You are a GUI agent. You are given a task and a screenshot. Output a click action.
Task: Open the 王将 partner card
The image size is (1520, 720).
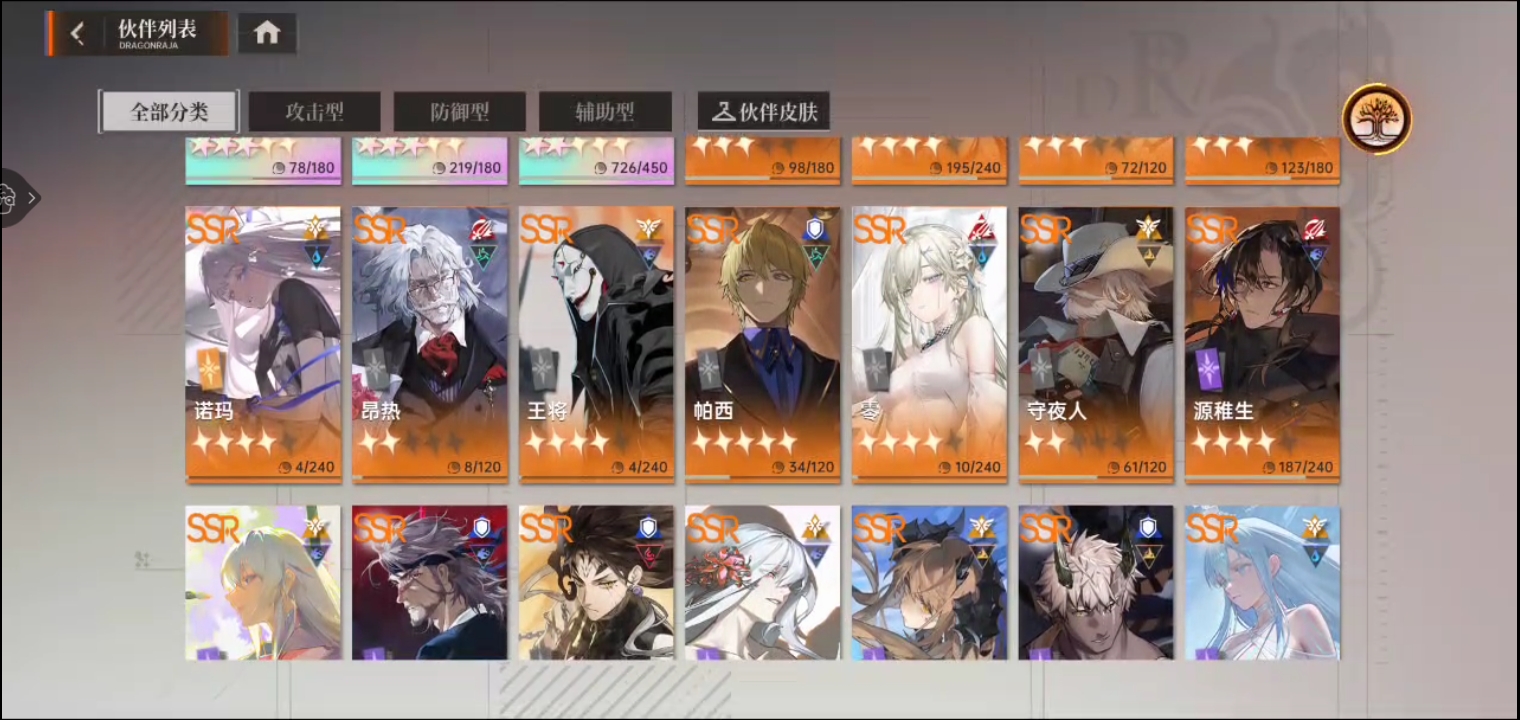[x=596, y=344]
